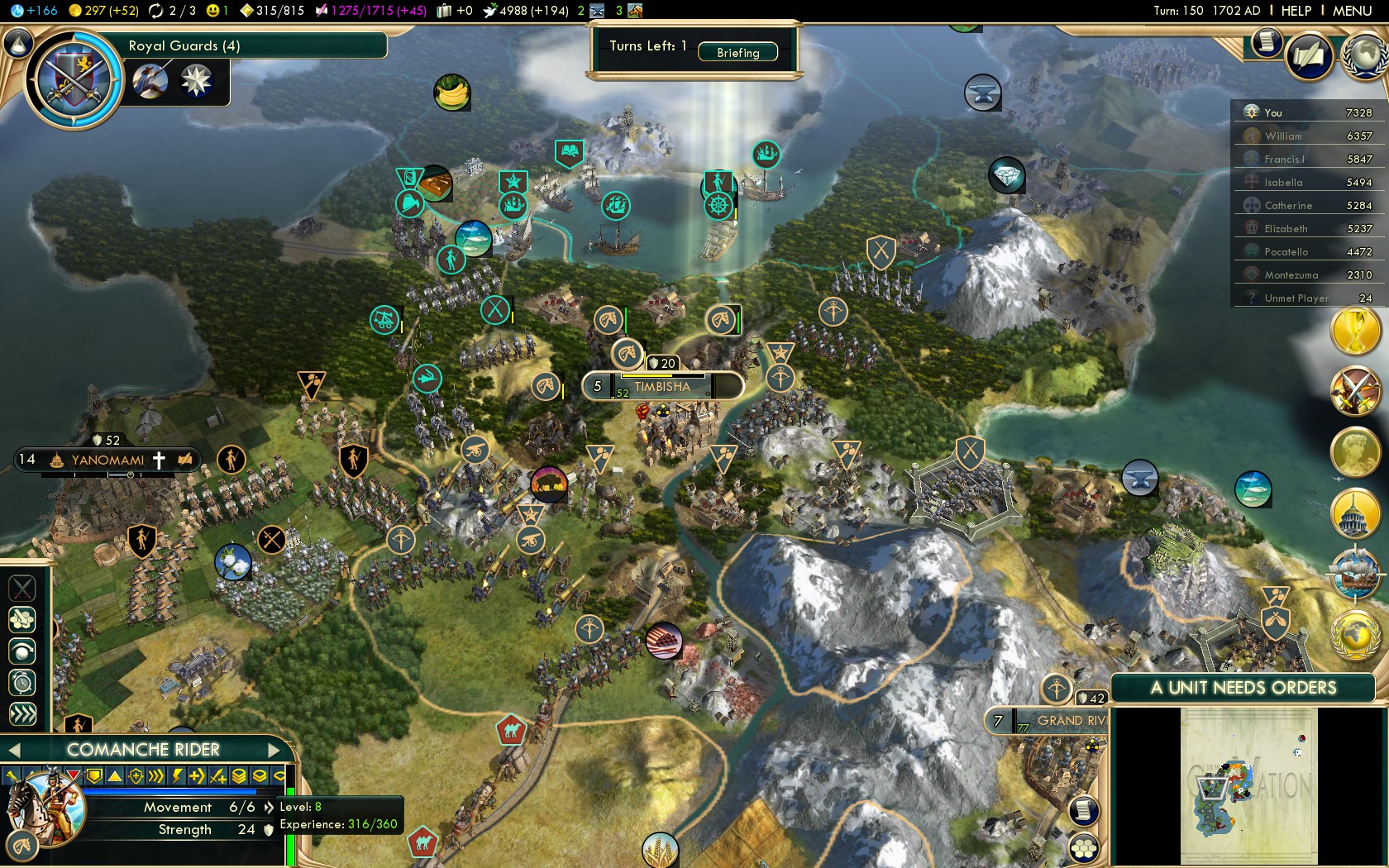
Task: Click the alarm clock sleep action
Action: point(22,683)
